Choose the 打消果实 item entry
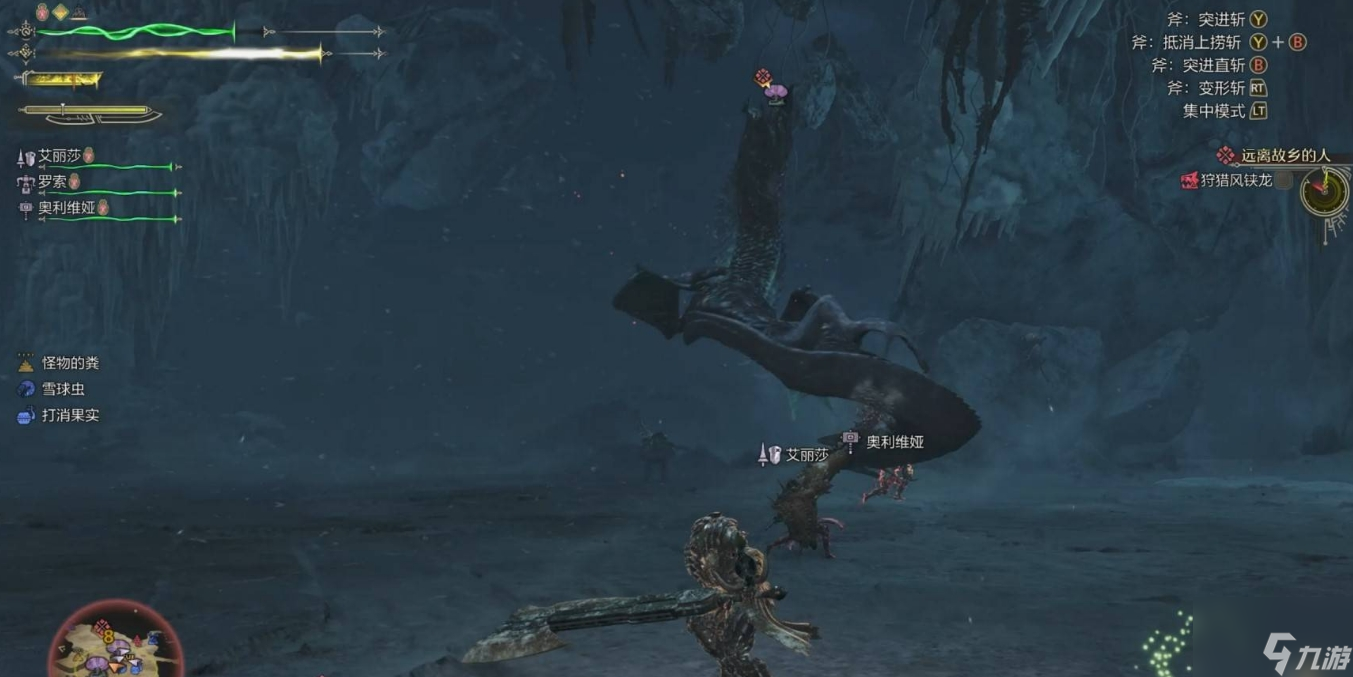Viewport: 1353px width, 677px height. [70, 415]
